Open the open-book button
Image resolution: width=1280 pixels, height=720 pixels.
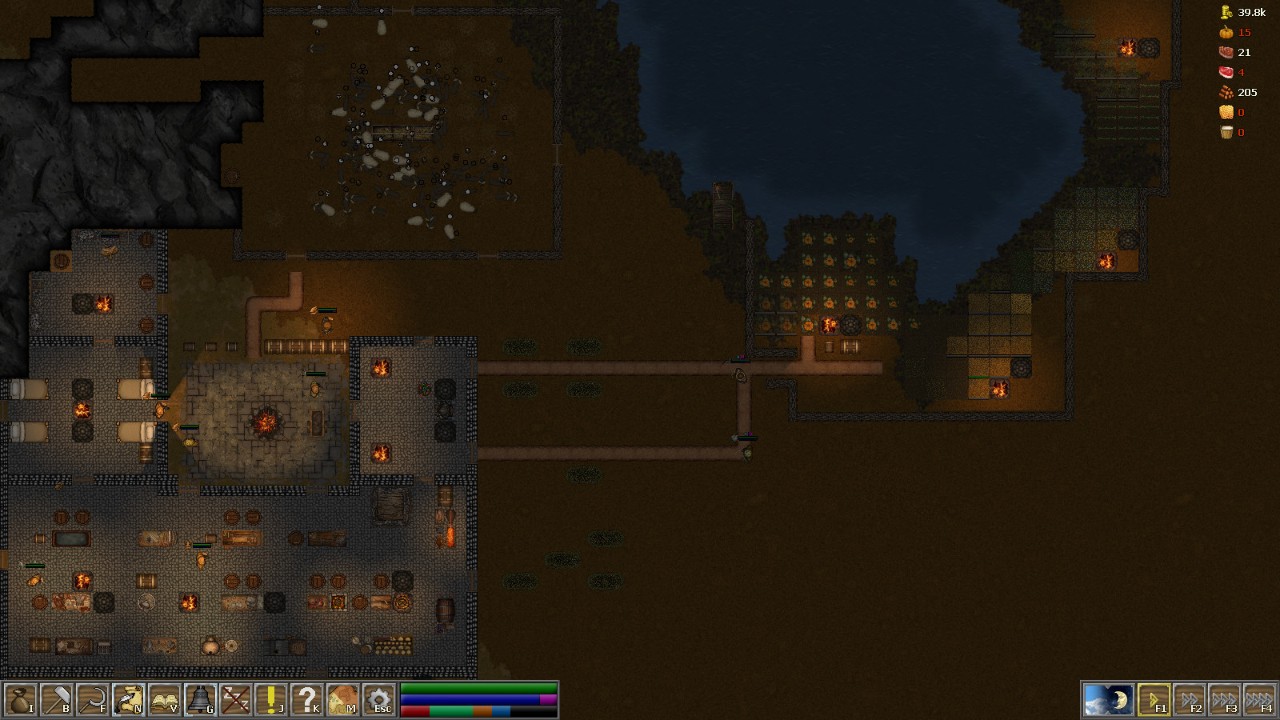pos(164,699)
